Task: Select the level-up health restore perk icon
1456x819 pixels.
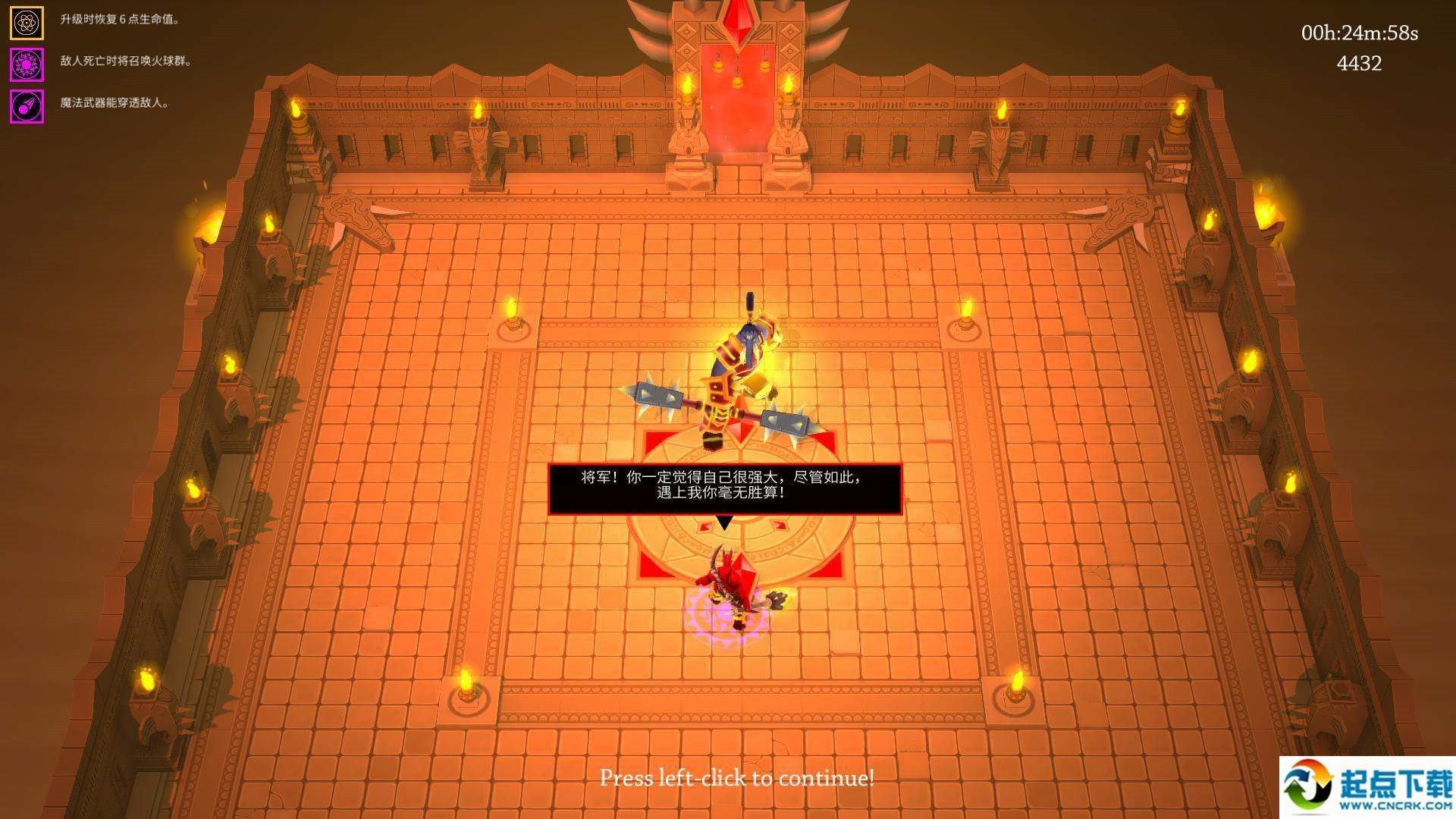Action: tap(27, 24)
